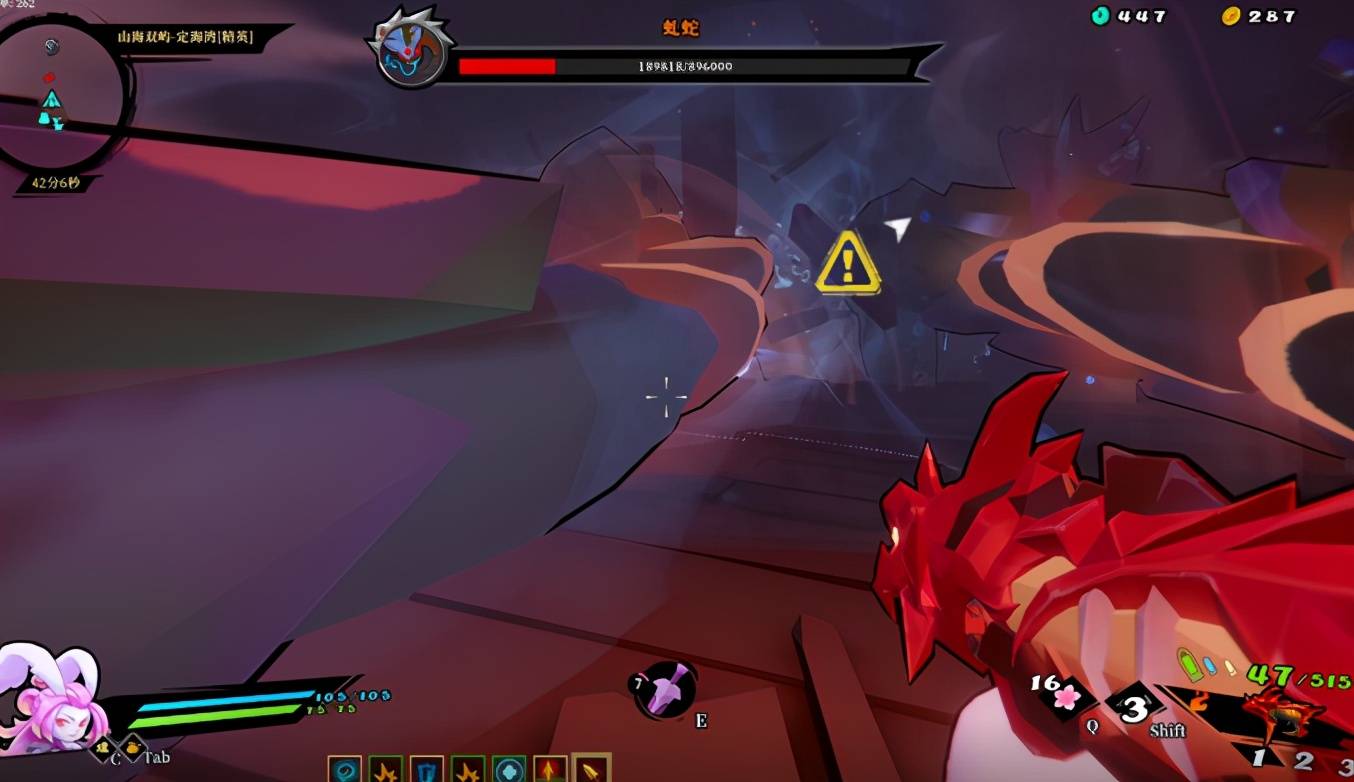Click the green large ammo type icon

pyautogui.click(x=1188, y=665)
